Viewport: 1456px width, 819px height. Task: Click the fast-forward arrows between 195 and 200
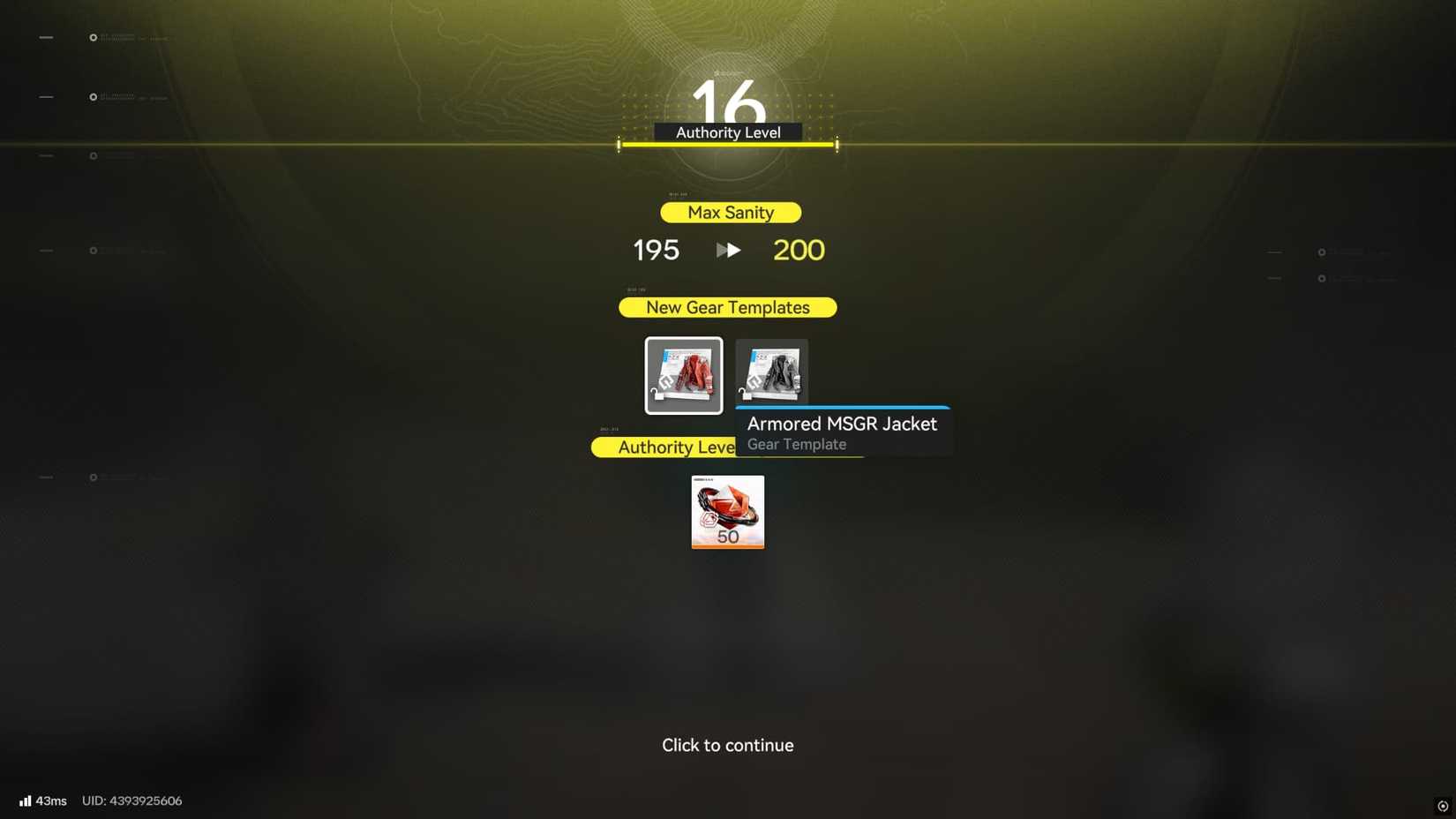coord(727,250)
